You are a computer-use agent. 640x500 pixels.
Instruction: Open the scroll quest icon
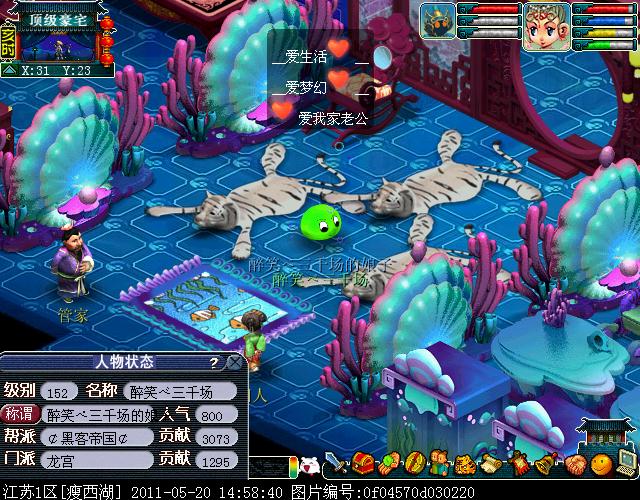(491, 464)
